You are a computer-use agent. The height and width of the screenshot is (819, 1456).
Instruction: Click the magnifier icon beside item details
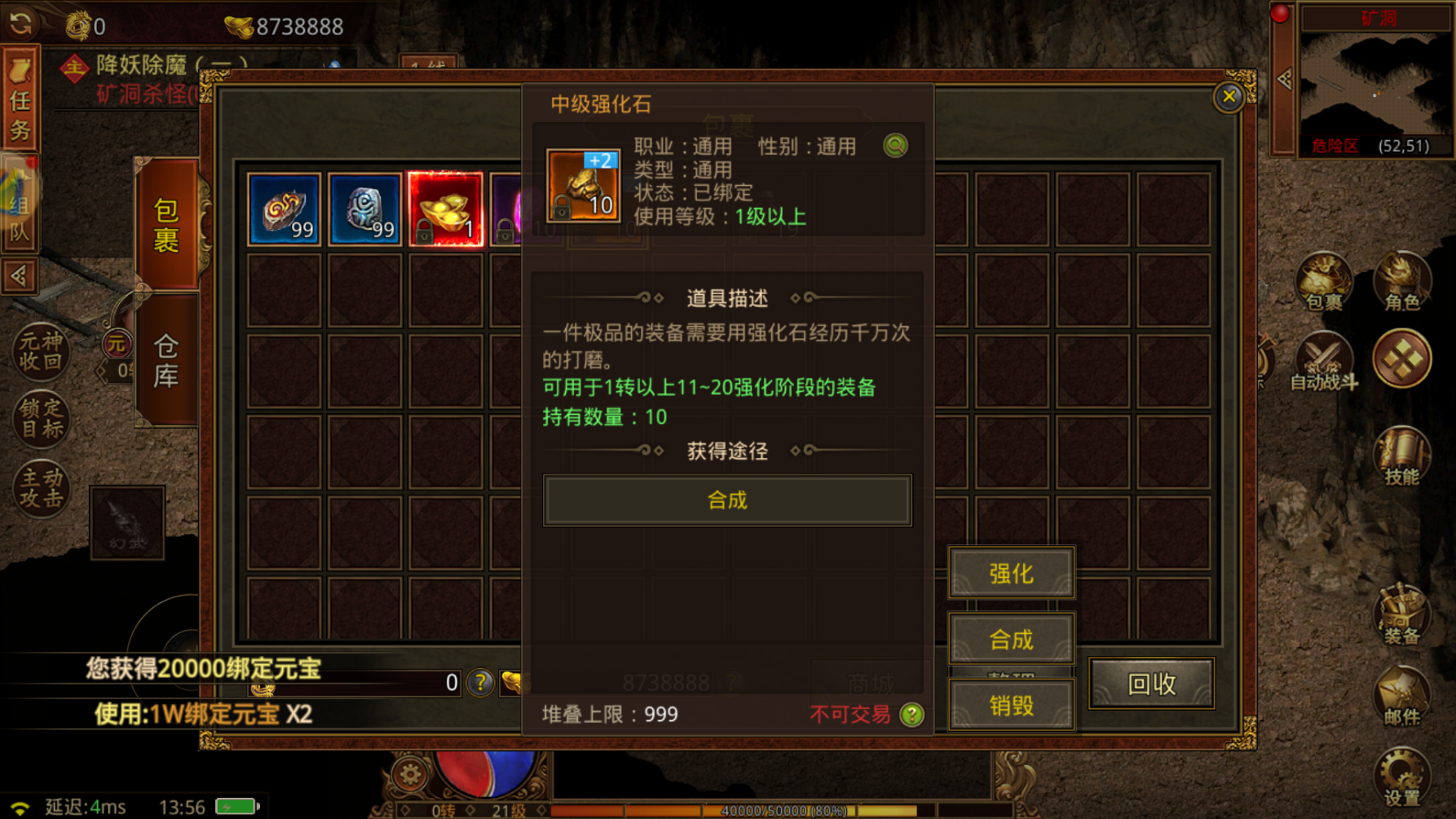tap(895, 146)
